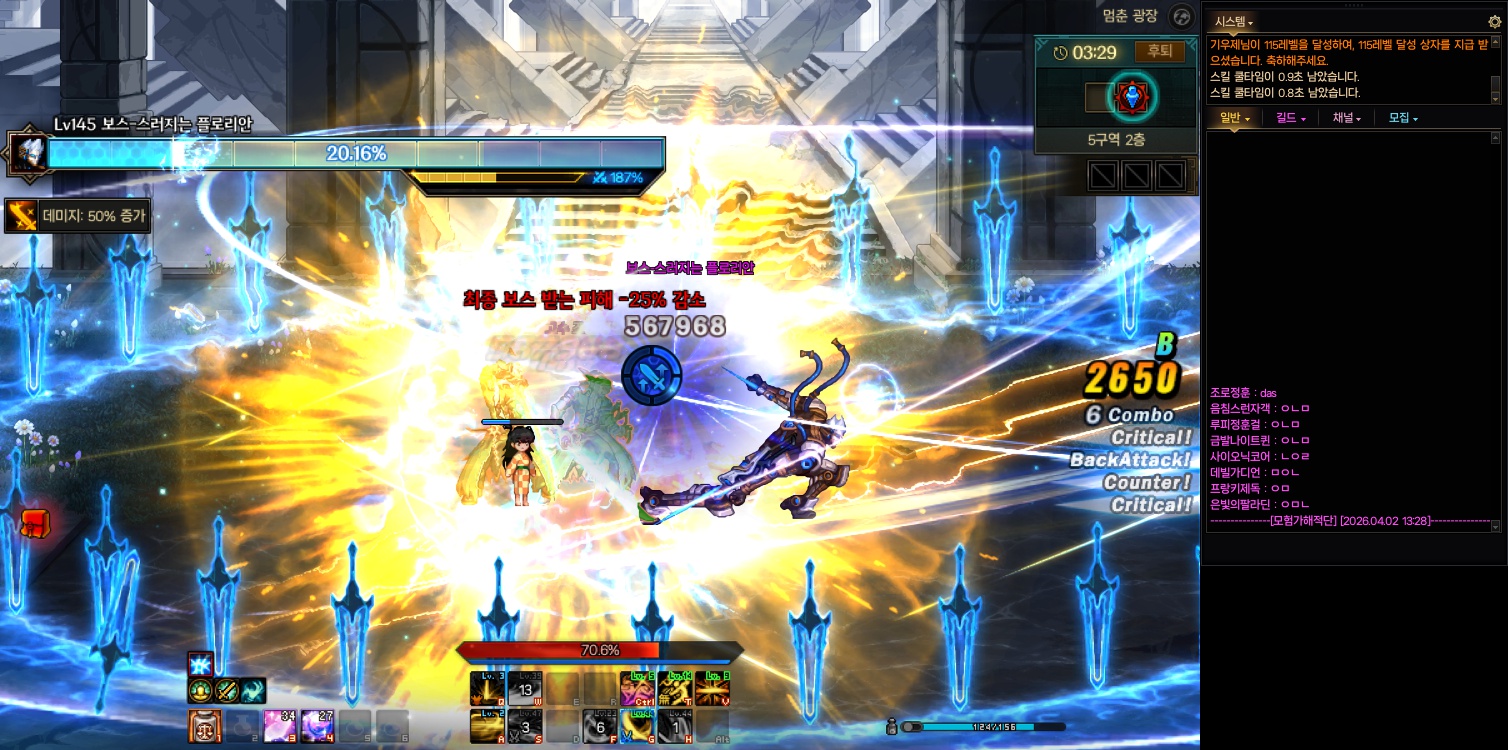This screenshot has height=750, width=1508.
Task: Activate the Q key skill
Action: [487, 688]
